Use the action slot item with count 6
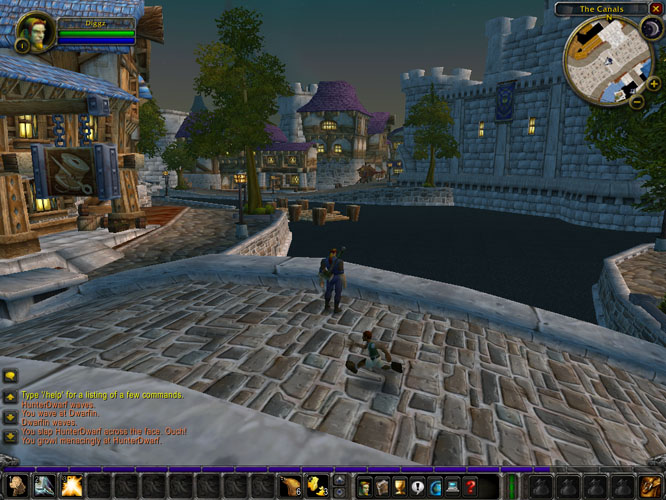 pos(290,486)
